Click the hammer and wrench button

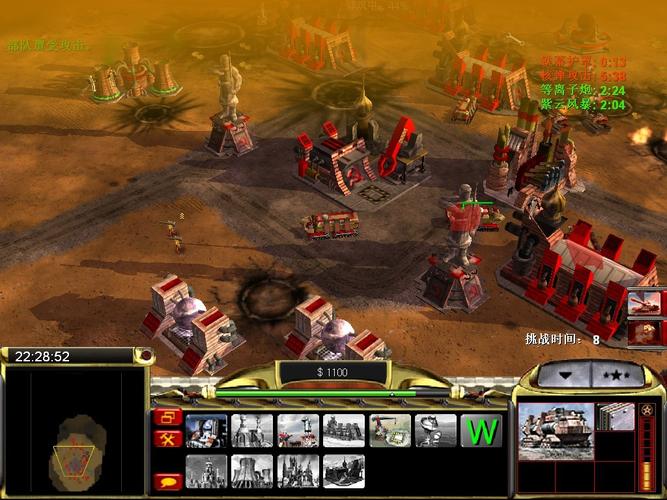(167, 438)
